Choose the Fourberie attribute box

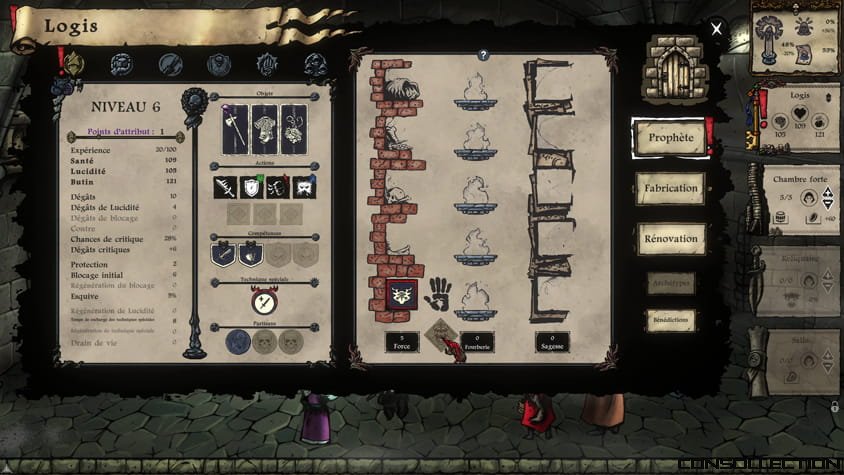[x=475, y=342]
